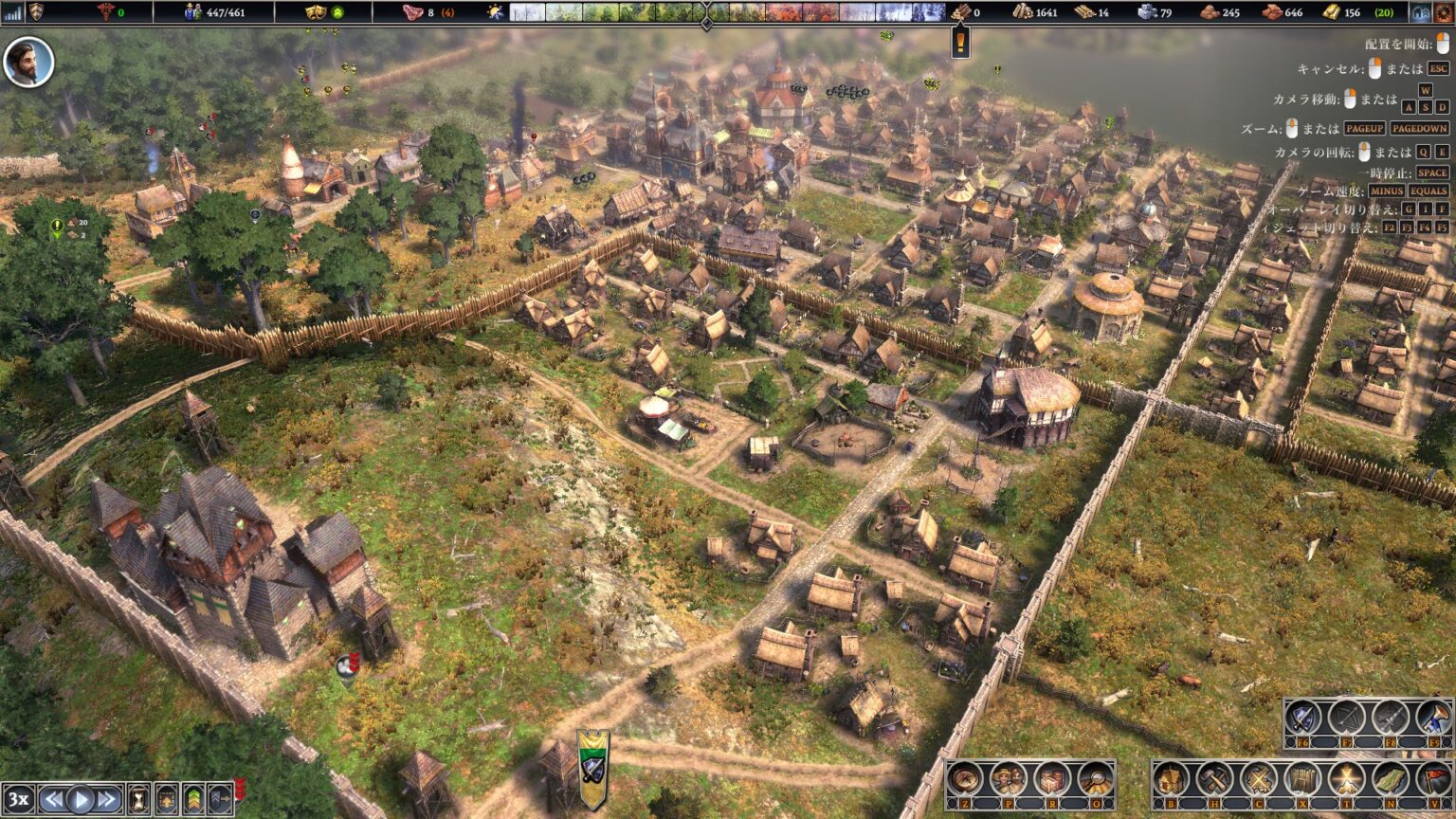Select the house construction icon
The image size is (1456, 819).
[x=1169, y=777]
